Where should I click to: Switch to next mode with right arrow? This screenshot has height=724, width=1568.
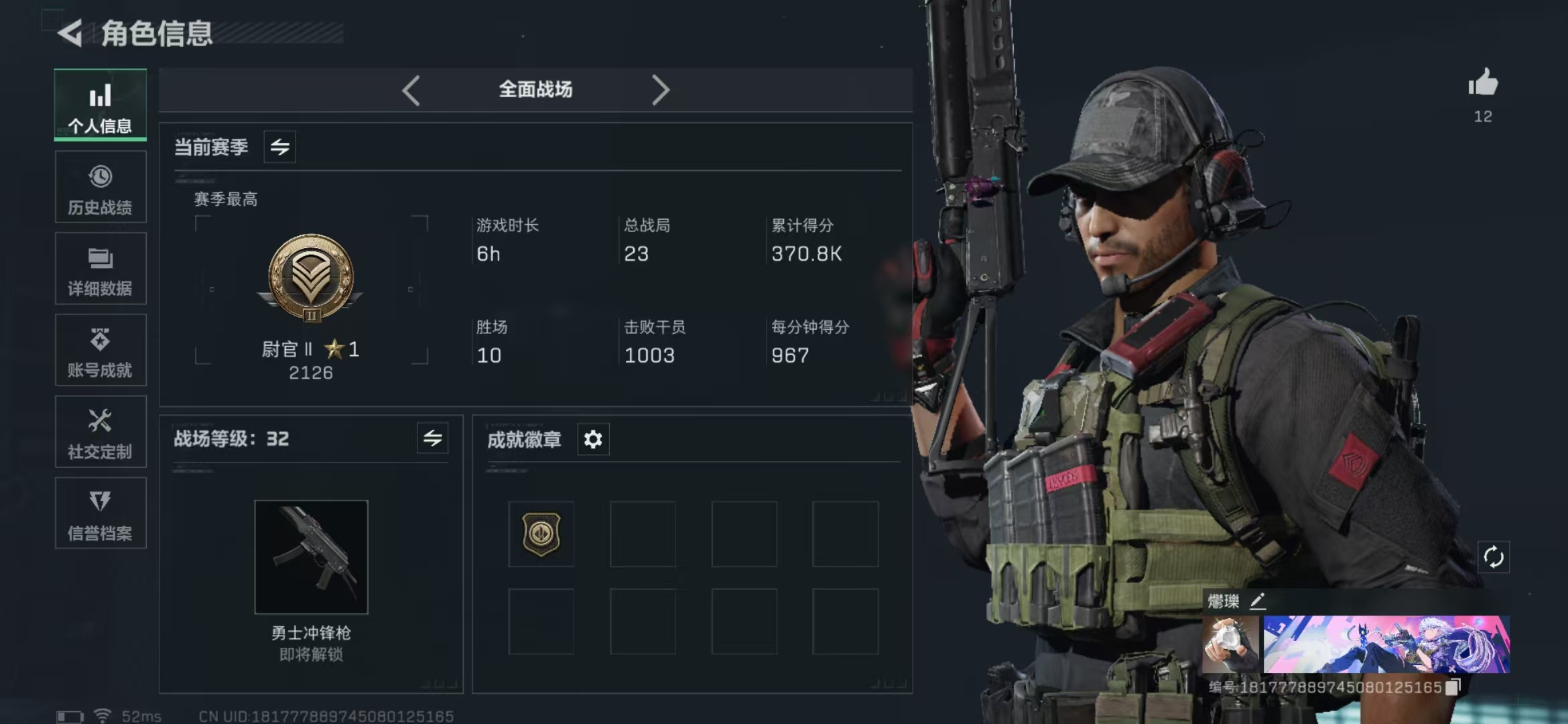(x=661, y=90)
